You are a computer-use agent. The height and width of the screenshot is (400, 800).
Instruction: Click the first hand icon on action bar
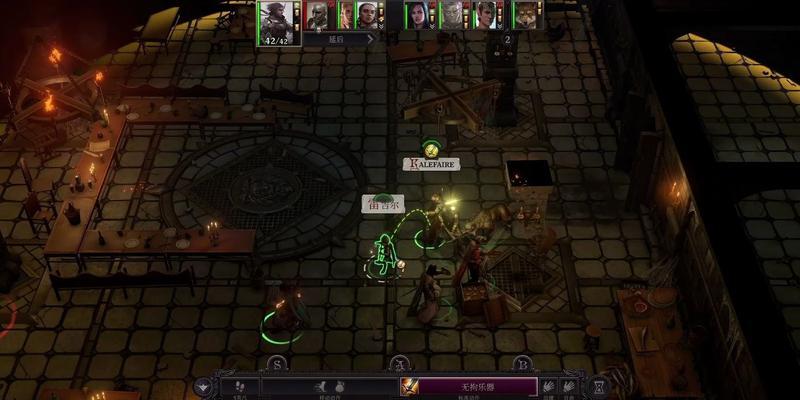(x=548, y=386)
